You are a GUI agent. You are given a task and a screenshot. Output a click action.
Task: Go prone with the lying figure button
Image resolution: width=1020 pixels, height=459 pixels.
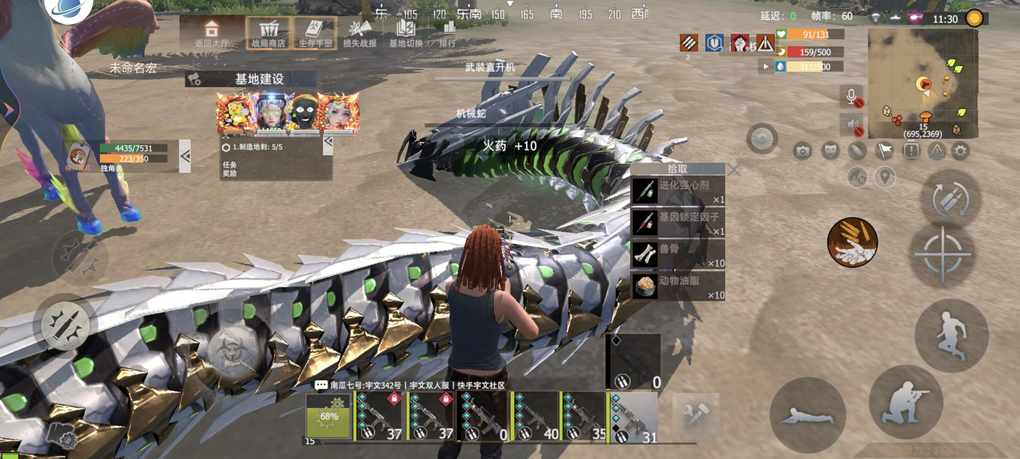pos(807,414)
